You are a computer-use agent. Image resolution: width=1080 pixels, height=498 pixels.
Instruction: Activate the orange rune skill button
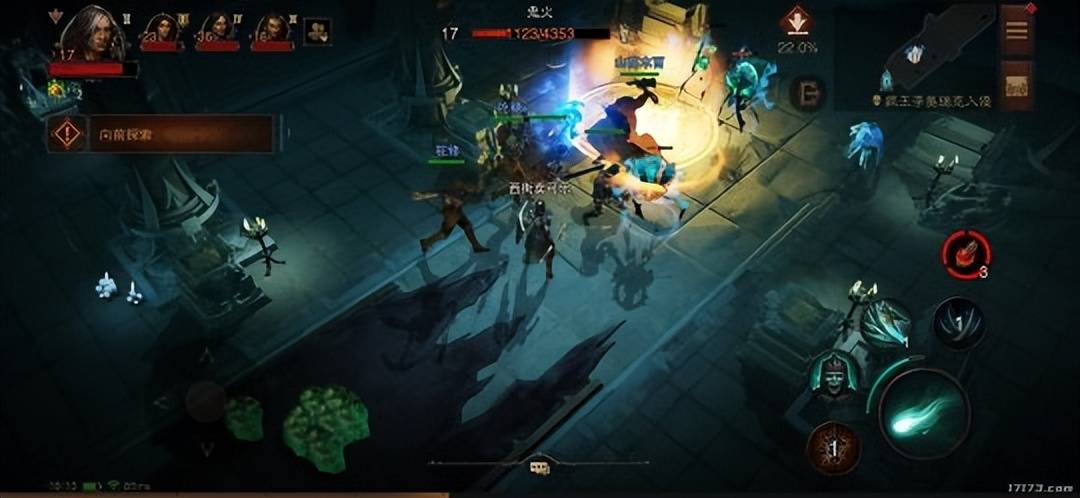tap(833, 447)
